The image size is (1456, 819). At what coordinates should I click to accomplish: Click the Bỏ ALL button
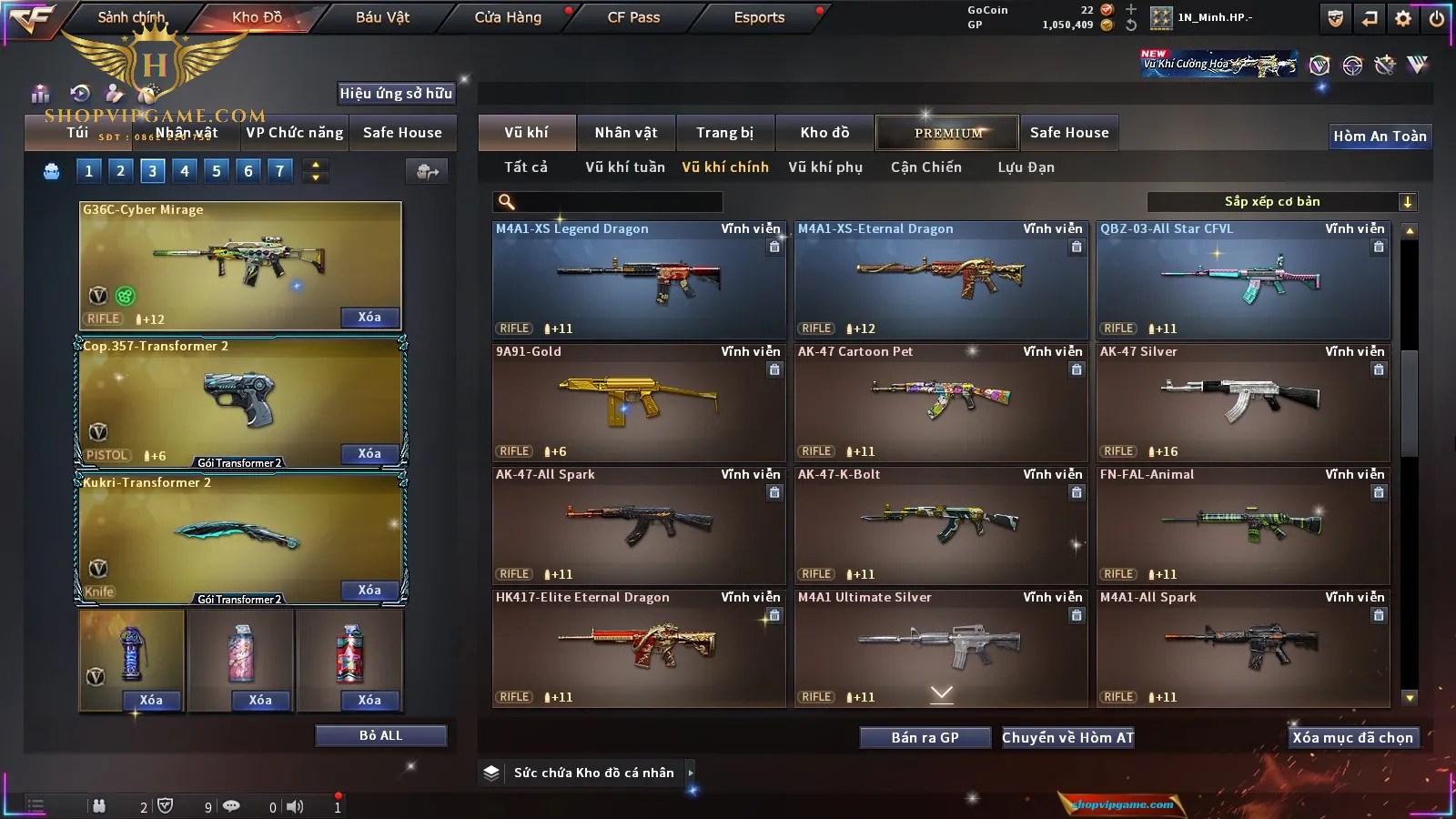[x=380, y=735]
